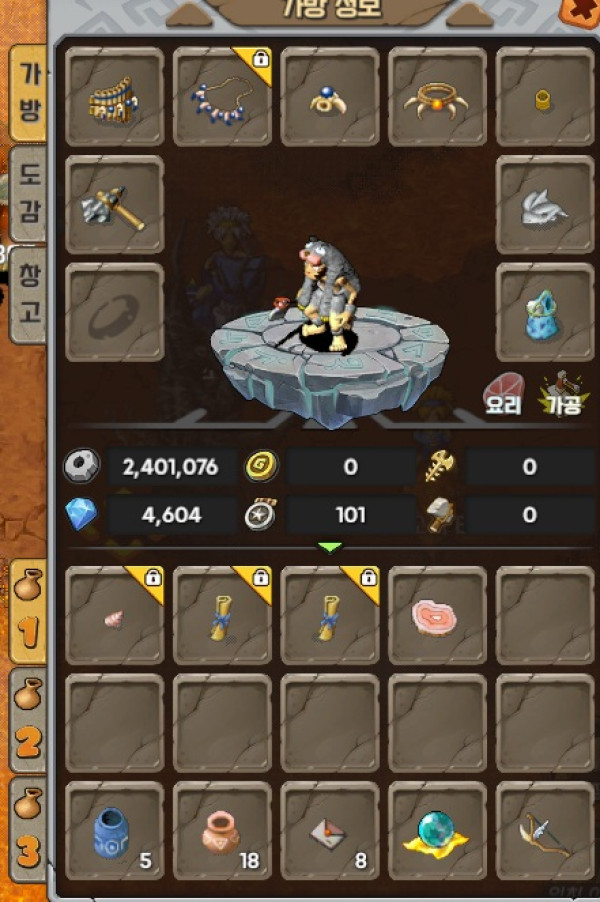
Task: Select the bow item slot
Action: 545,832
